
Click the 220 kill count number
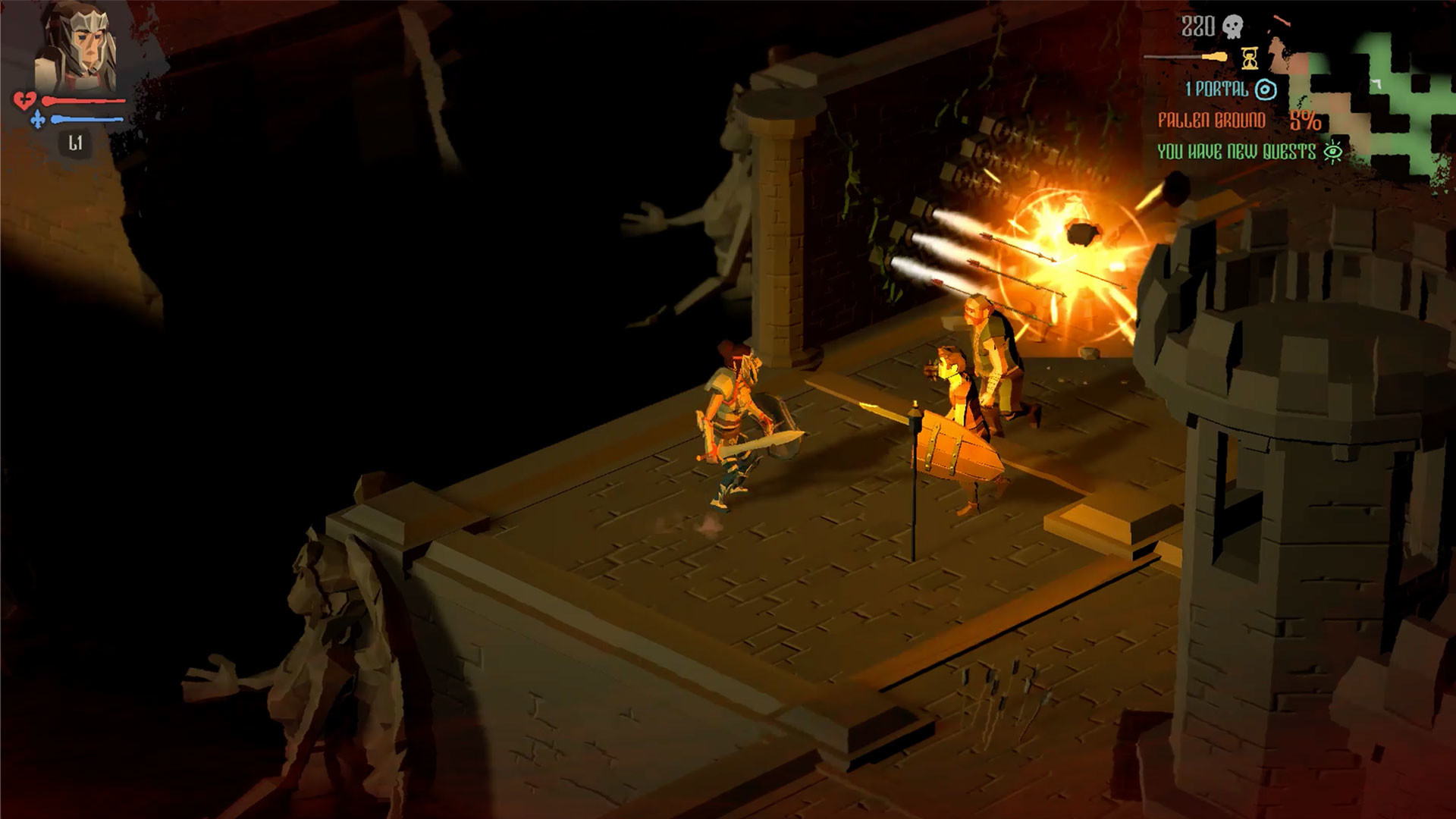click(x=1197, y=27)
